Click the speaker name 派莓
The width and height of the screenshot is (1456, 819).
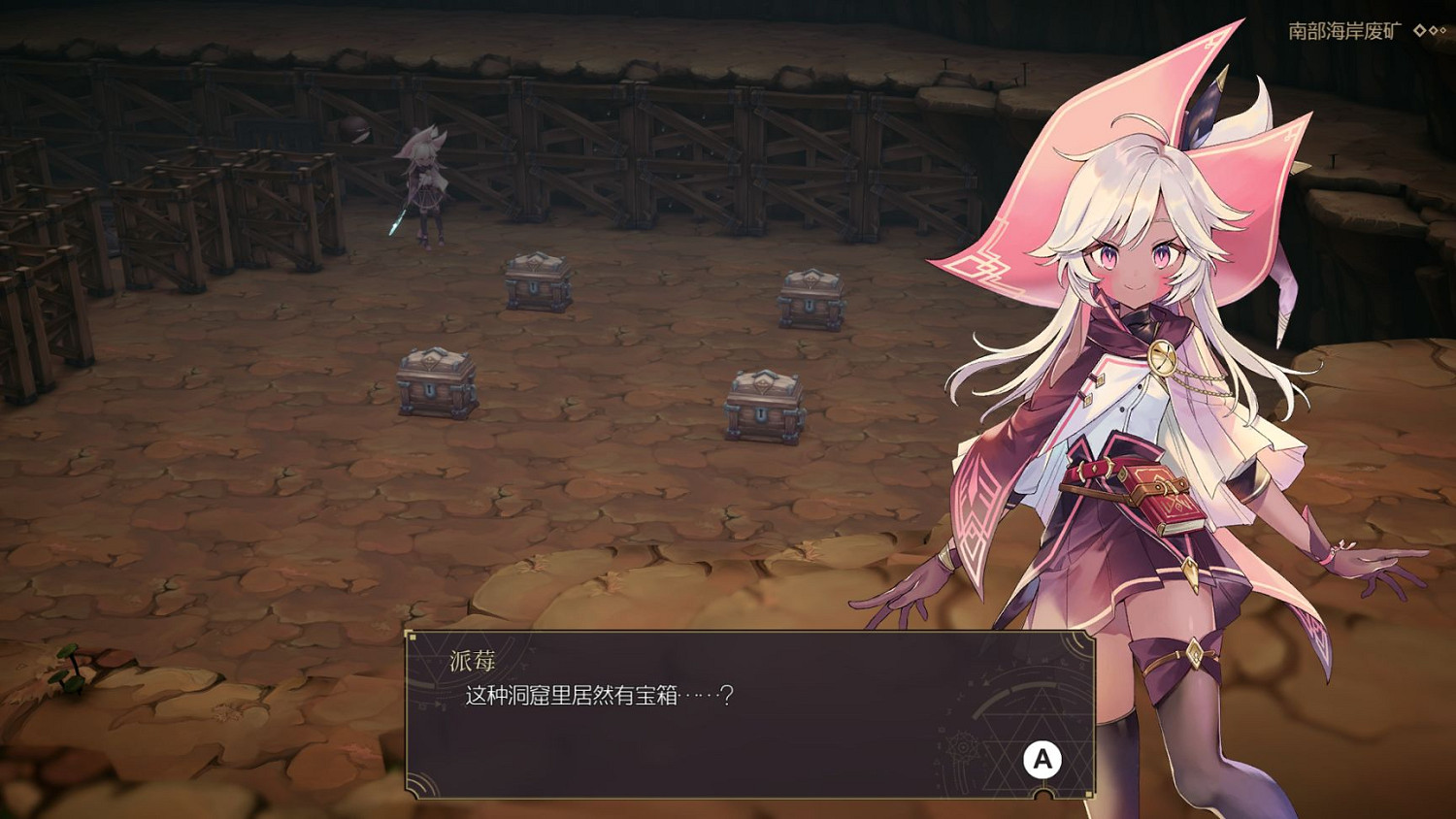(472, 660)
